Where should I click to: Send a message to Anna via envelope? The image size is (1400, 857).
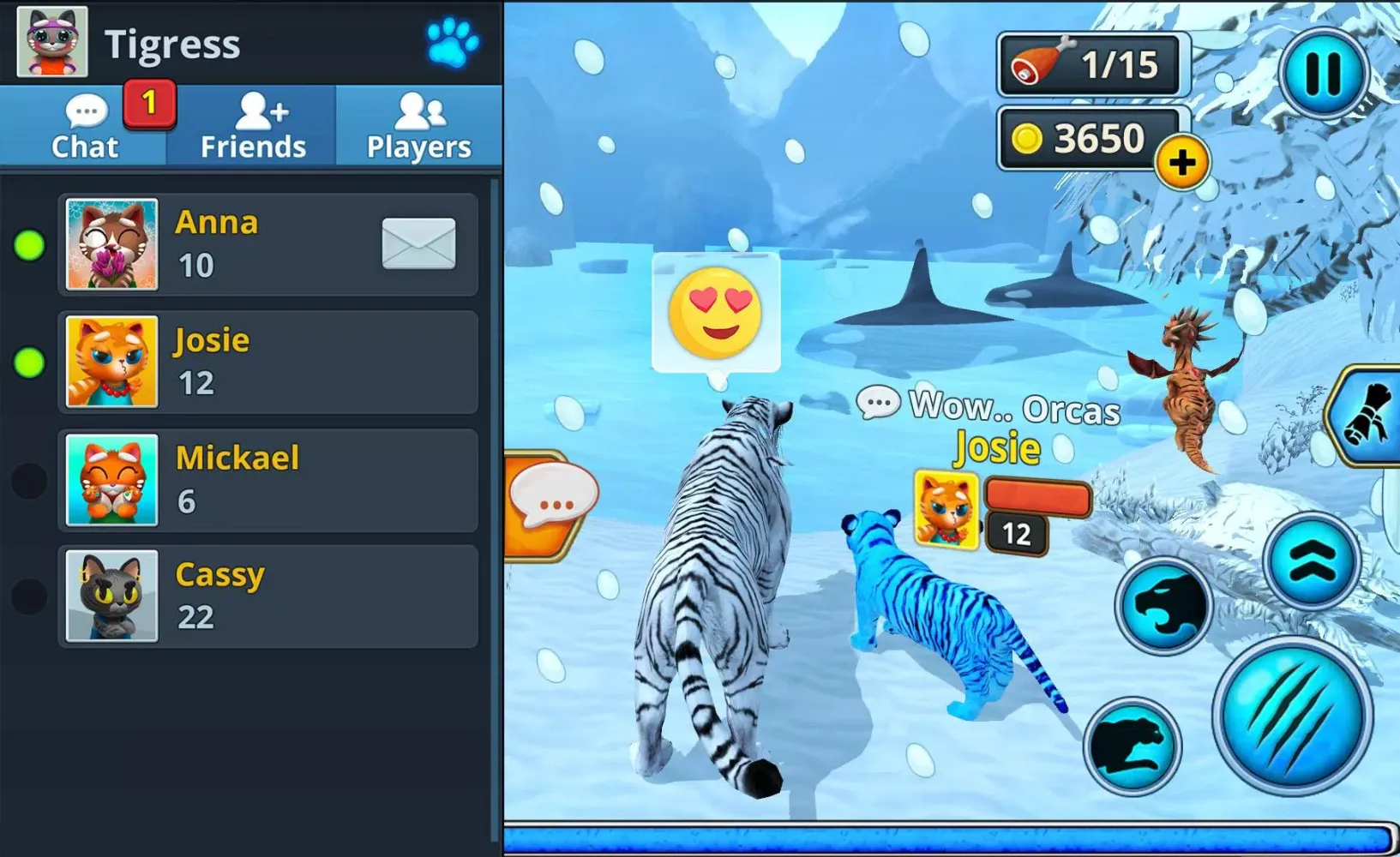click(418, 243)
